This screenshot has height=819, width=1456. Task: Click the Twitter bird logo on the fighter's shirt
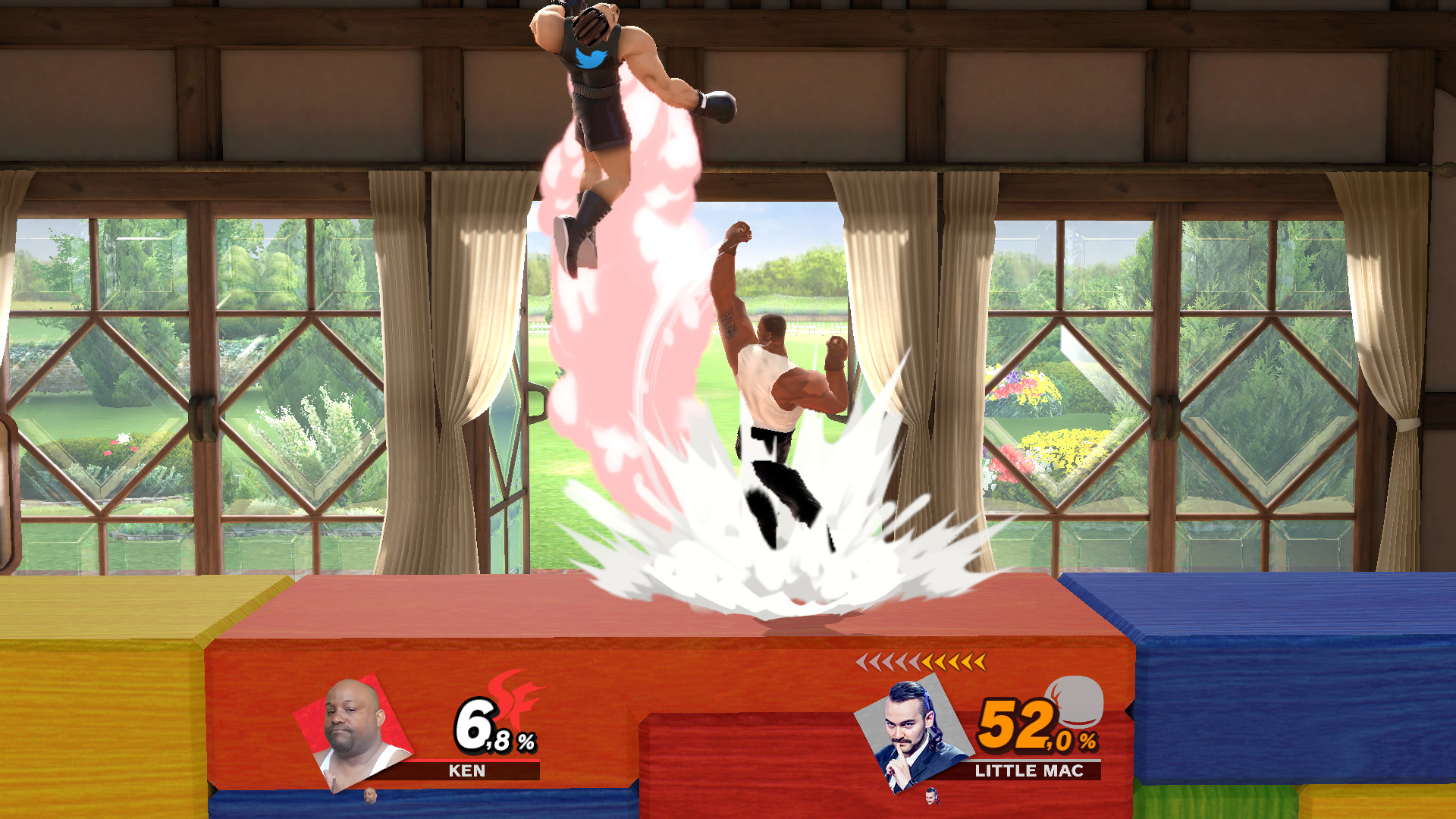[x=591, y=57]
